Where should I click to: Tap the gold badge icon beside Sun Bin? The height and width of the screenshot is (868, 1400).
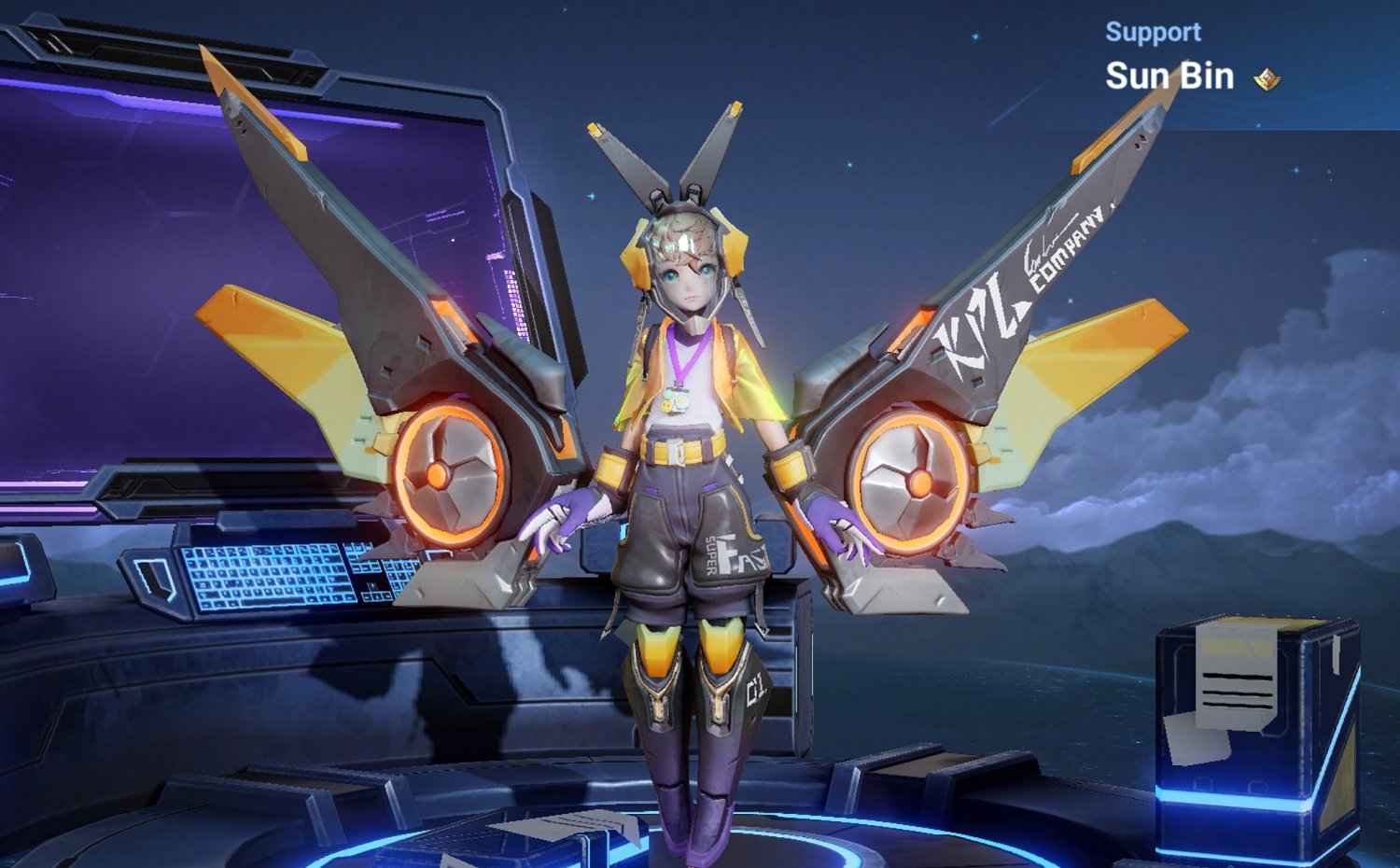1267,79
